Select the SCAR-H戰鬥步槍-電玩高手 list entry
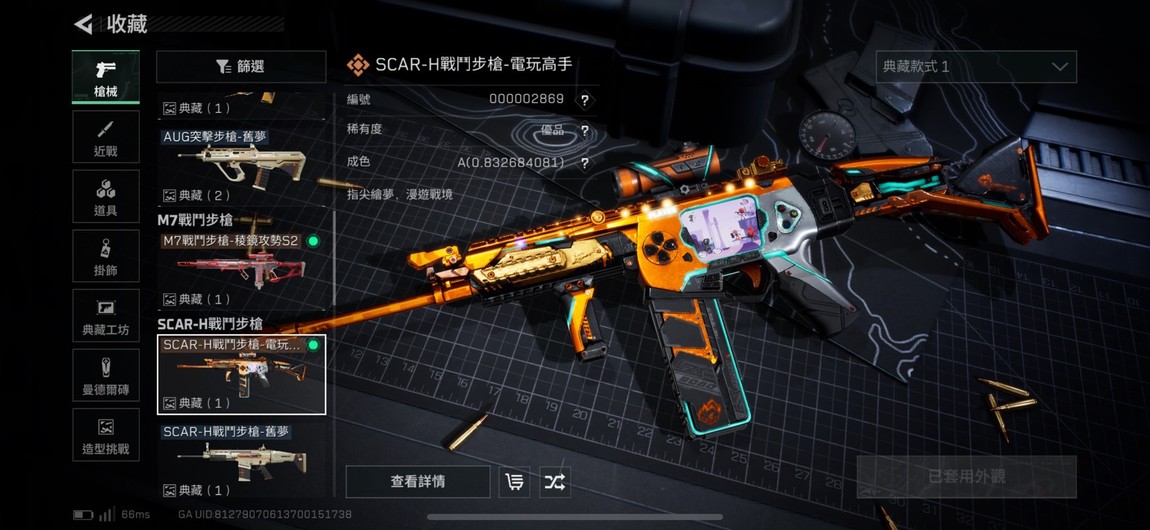The image size is (1150, 530). point(241,374)
